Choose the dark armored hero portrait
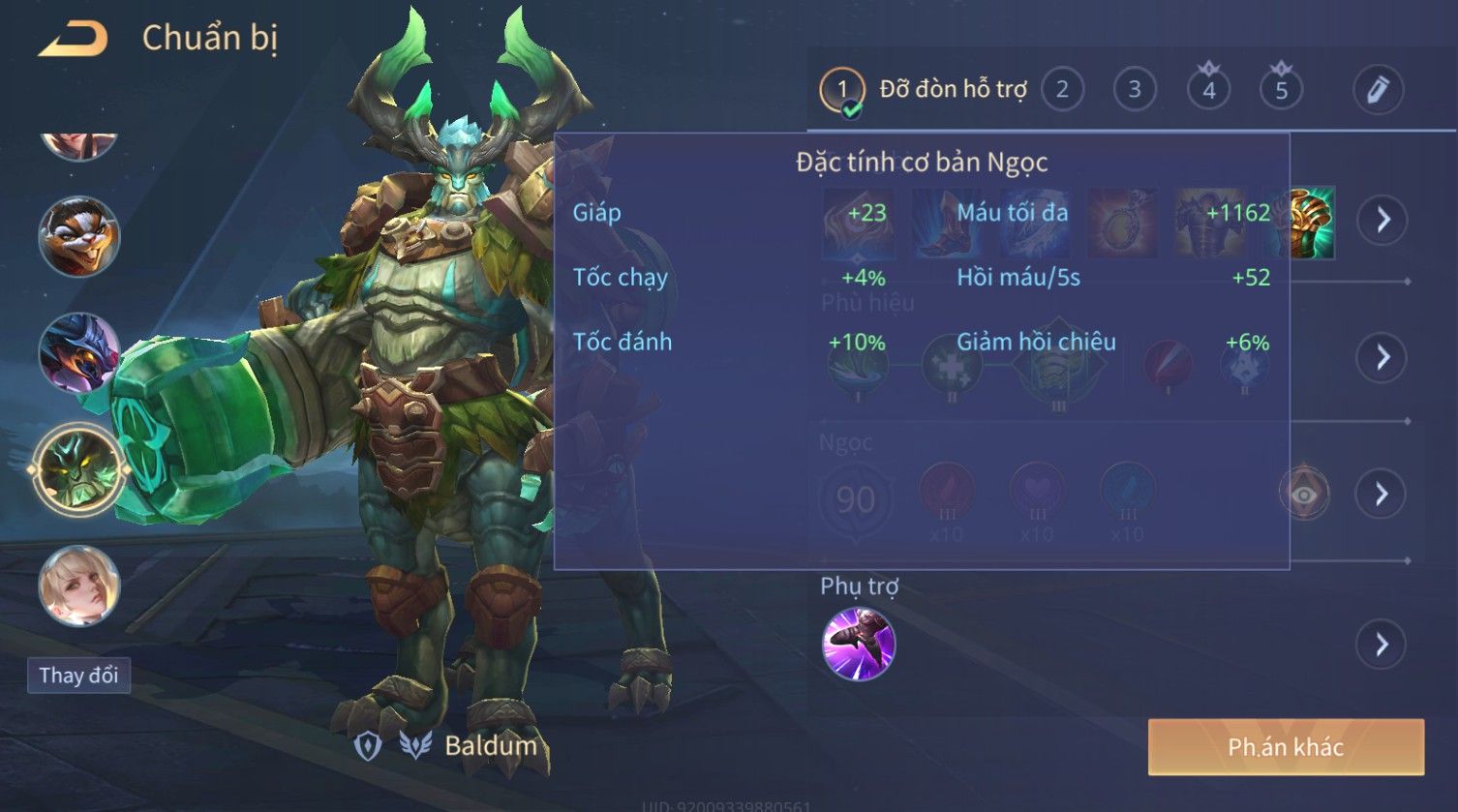 [78, 352]
